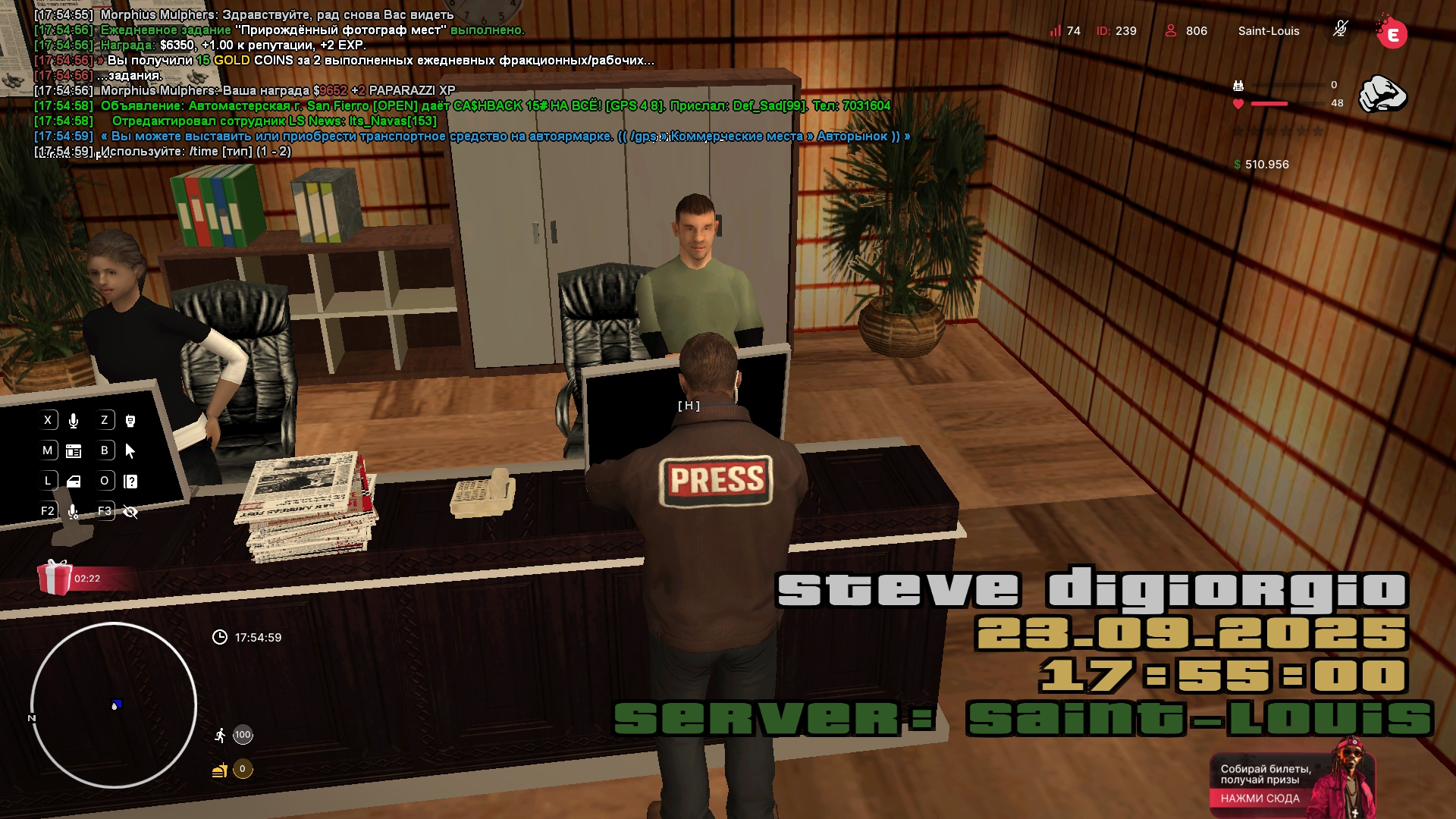
Task: Toggle the crossed-out eye HUD visibility icon
Action: (x=130, y=512)
